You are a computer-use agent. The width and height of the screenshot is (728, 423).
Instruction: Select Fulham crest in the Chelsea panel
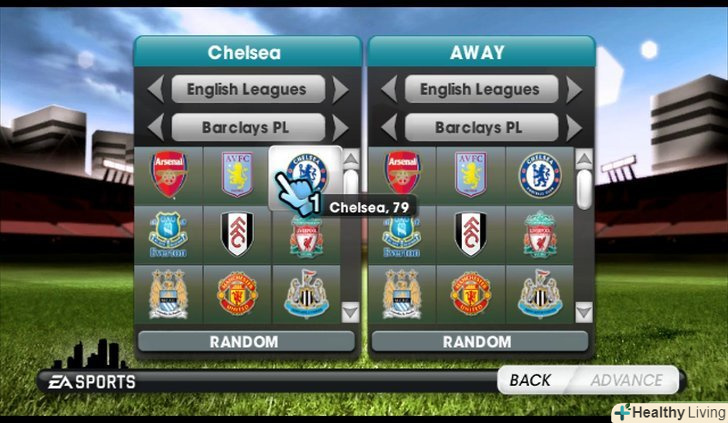pos(236,235)
